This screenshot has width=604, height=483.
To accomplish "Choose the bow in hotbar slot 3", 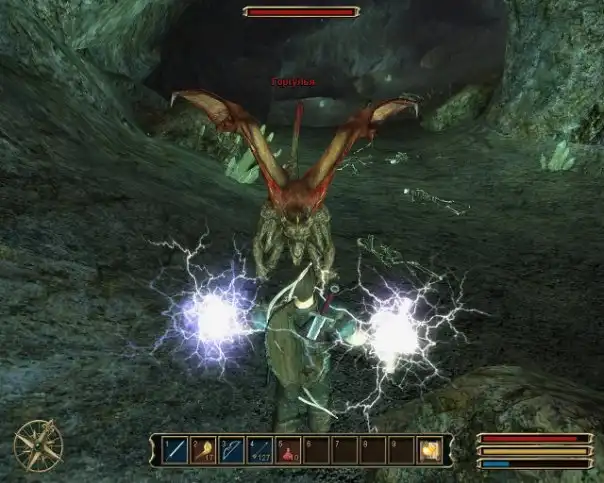I will 232,450.
